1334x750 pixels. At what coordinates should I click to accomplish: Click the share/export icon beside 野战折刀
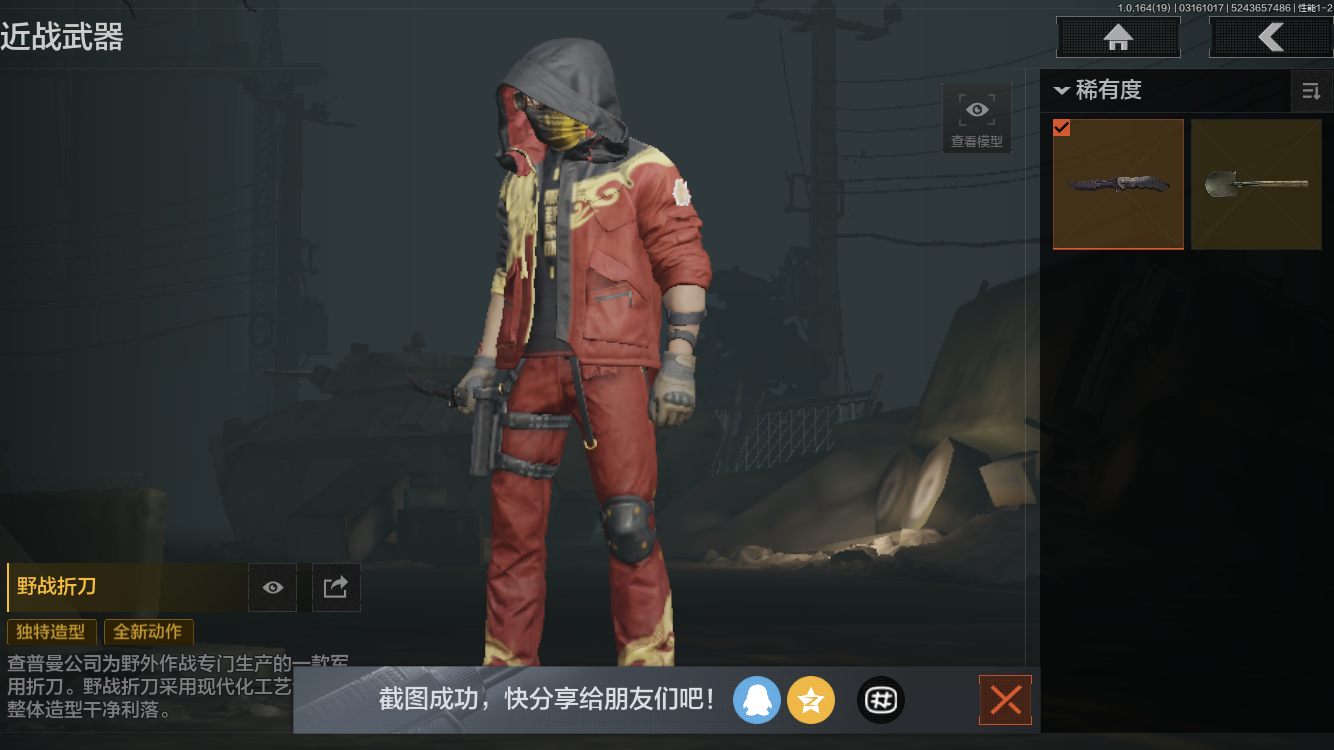coord(336,587)
